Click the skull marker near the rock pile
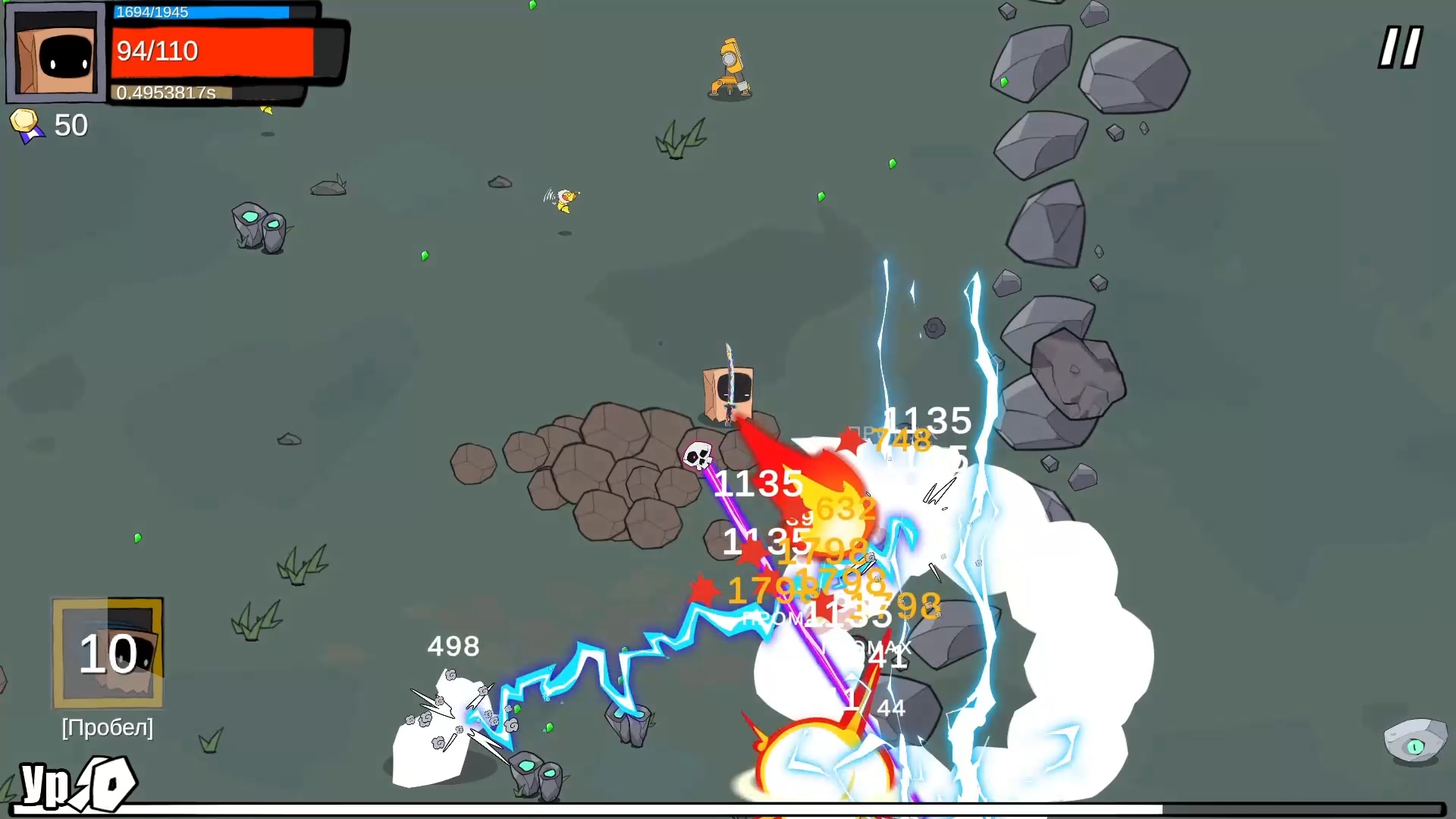 (x=697, y=456)
